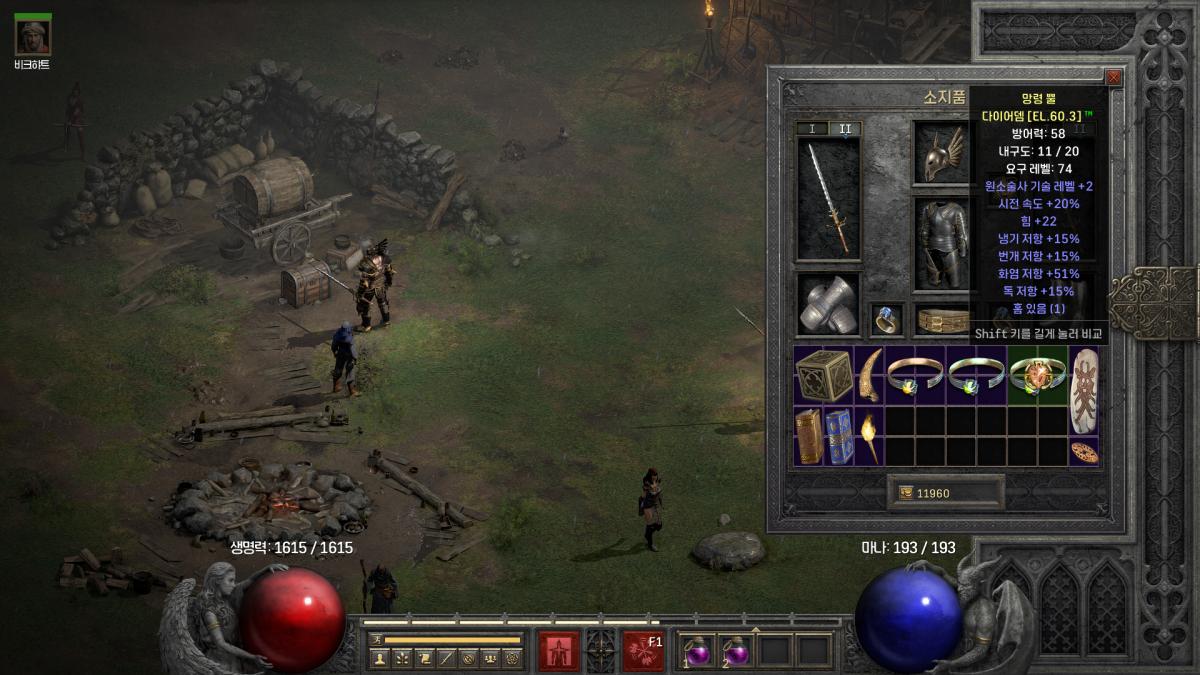Pick the tall white rune-carved charm
This screenshot has width=1200, height=675.
pos(1084,390)
